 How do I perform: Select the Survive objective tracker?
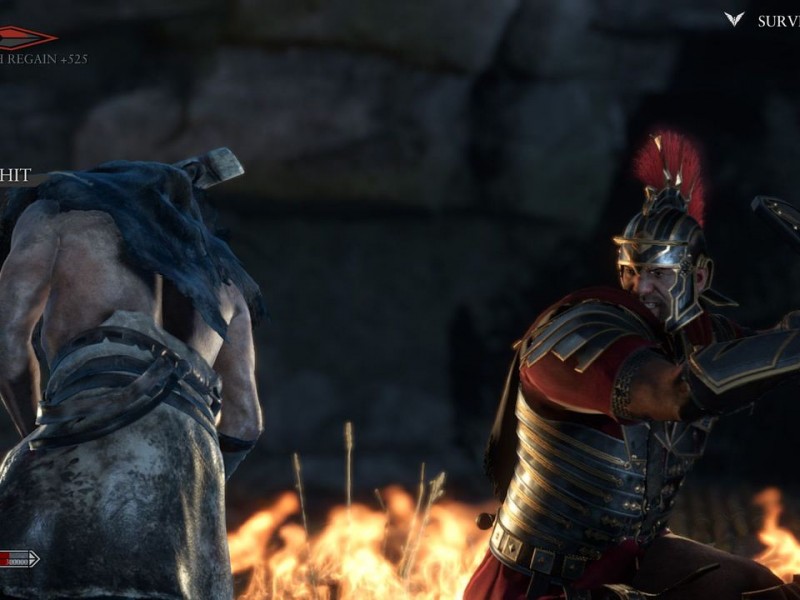click(x=778, y=21)
